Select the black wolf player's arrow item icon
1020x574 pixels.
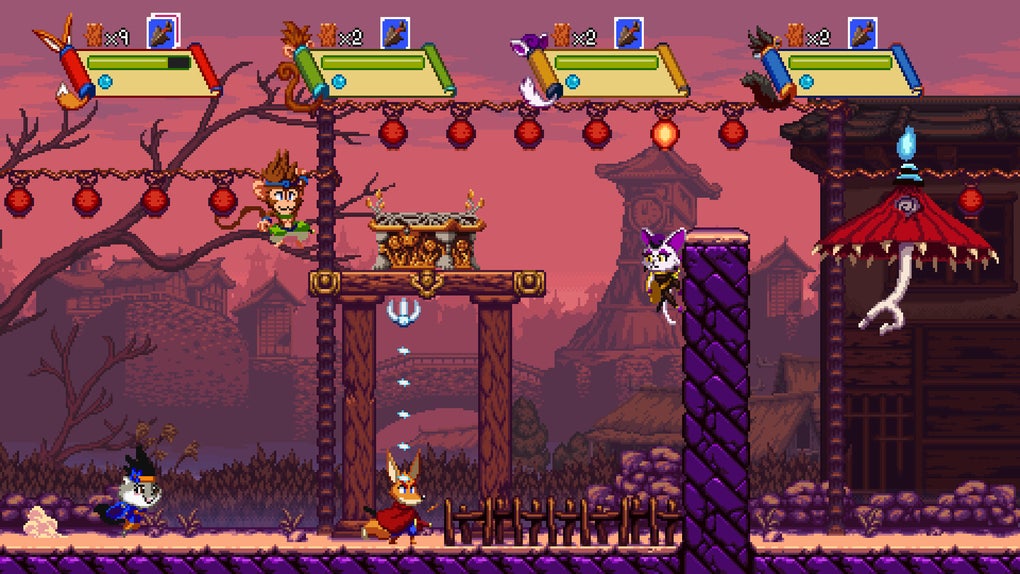click(x=863, y=33)
